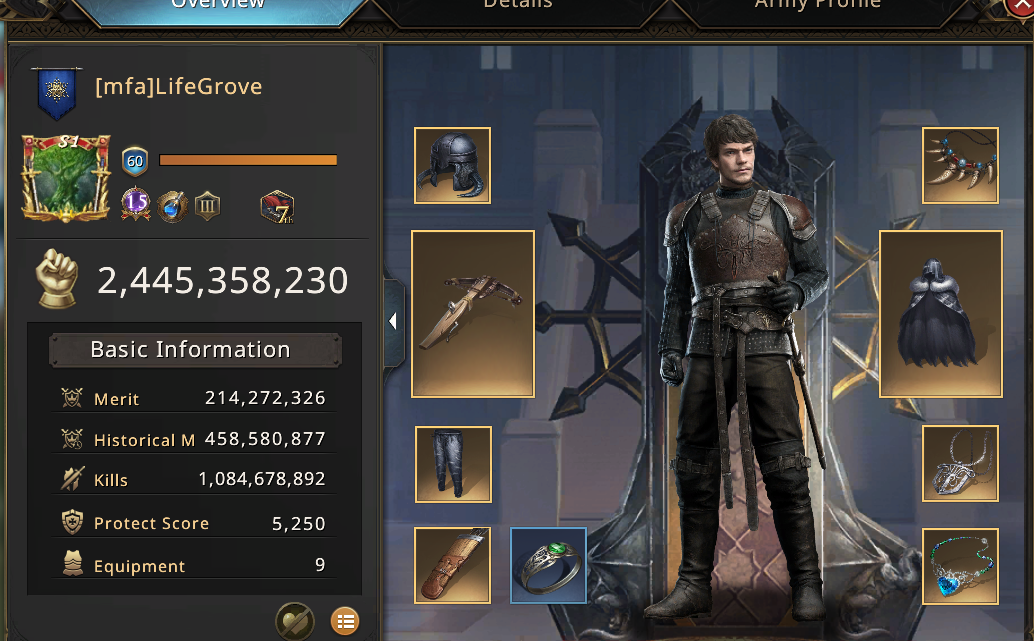Viewport: 1034px width, 641px height.
Task: Select the green gem ring slot
Action: point(549,566)
